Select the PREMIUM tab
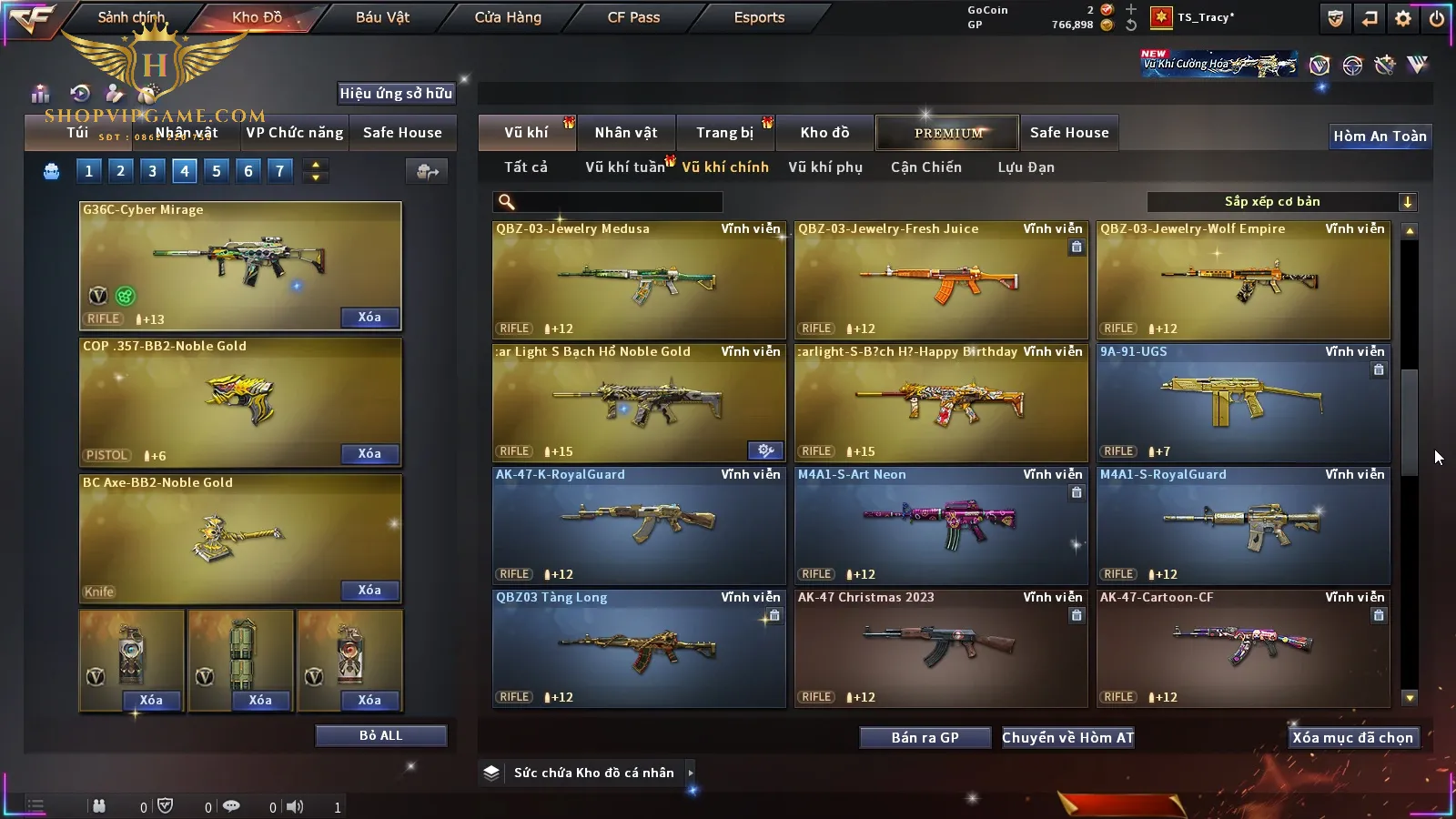 [948, 133]
